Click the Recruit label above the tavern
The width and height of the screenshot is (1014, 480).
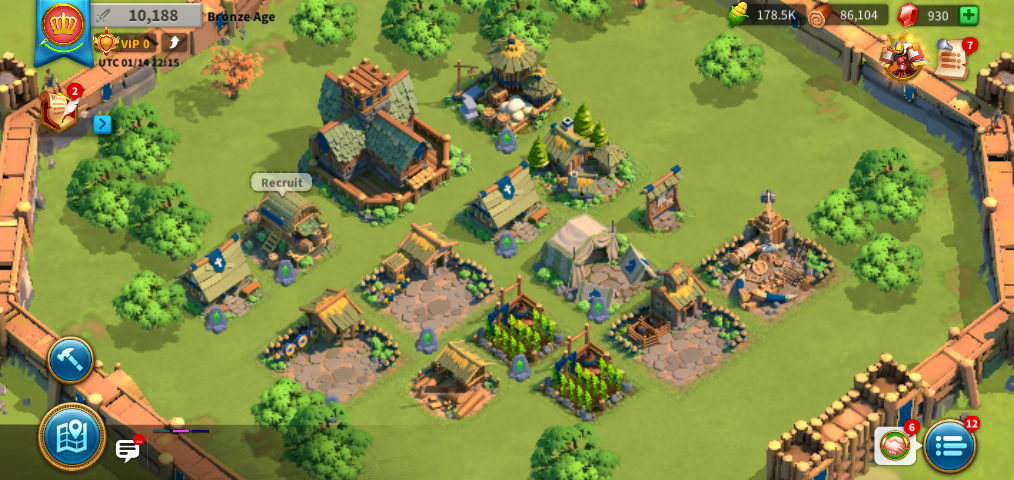click(281, 182)
